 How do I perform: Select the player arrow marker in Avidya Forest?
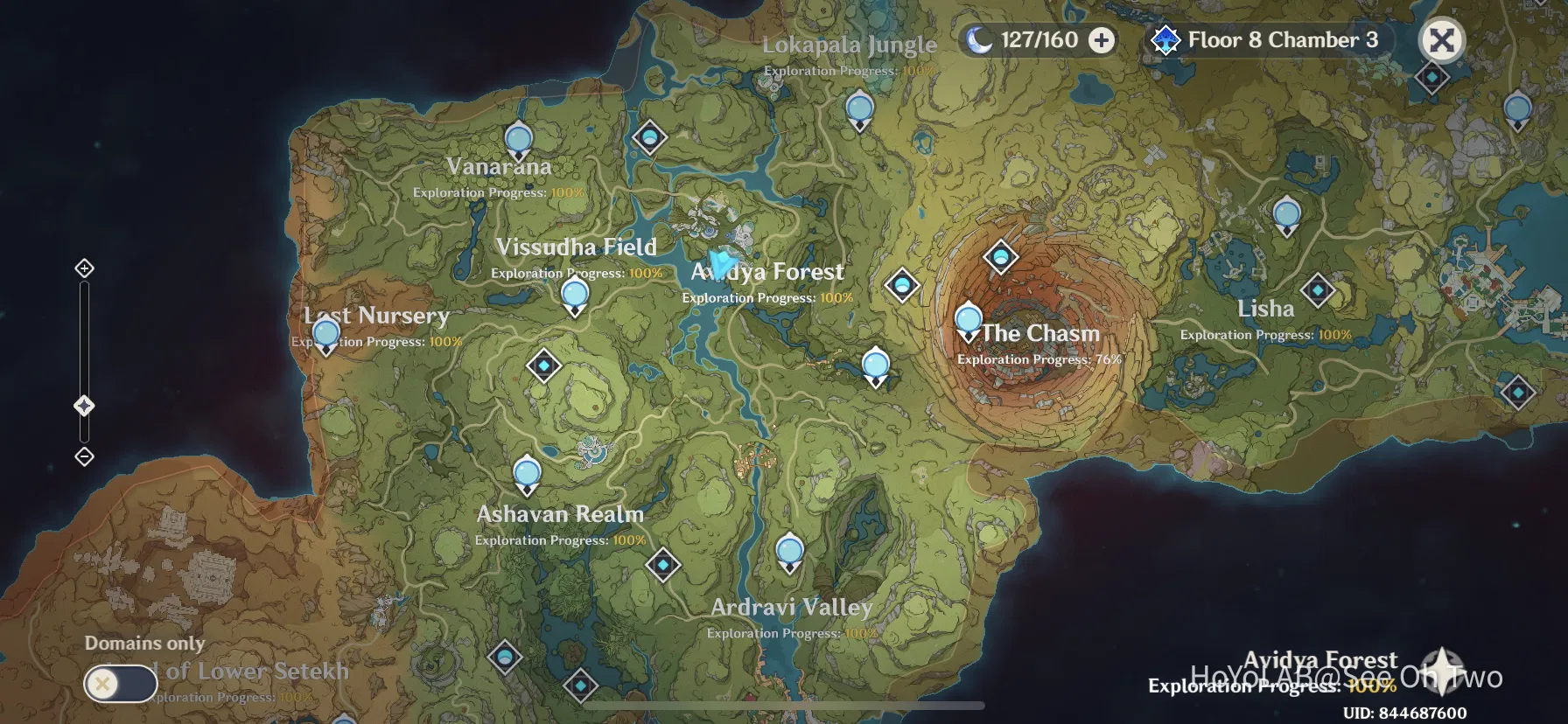coord(720,260)
